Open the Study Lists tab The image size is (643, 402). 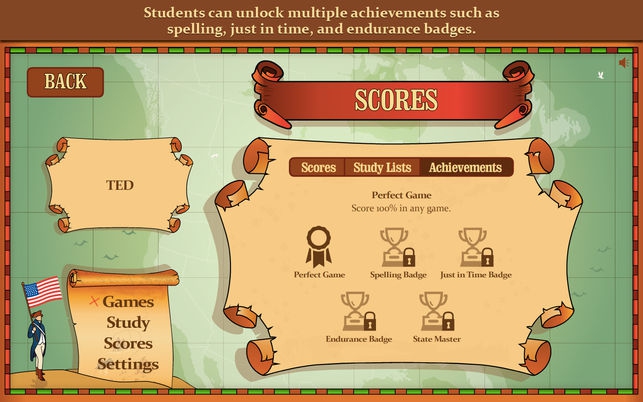(x=382, y=167)
